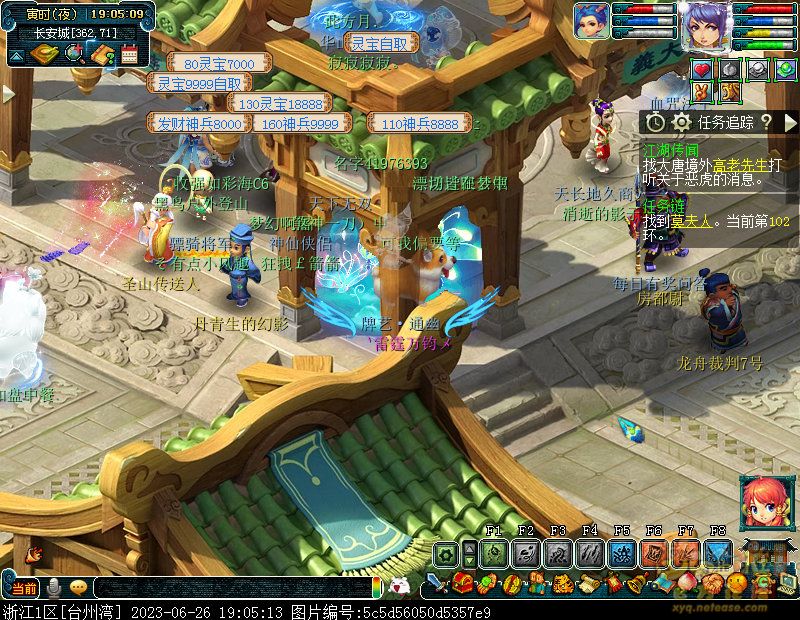Activate the F6 orange skill slot
The width and height of the screenshot is (800, 620).
pos(653,554)
